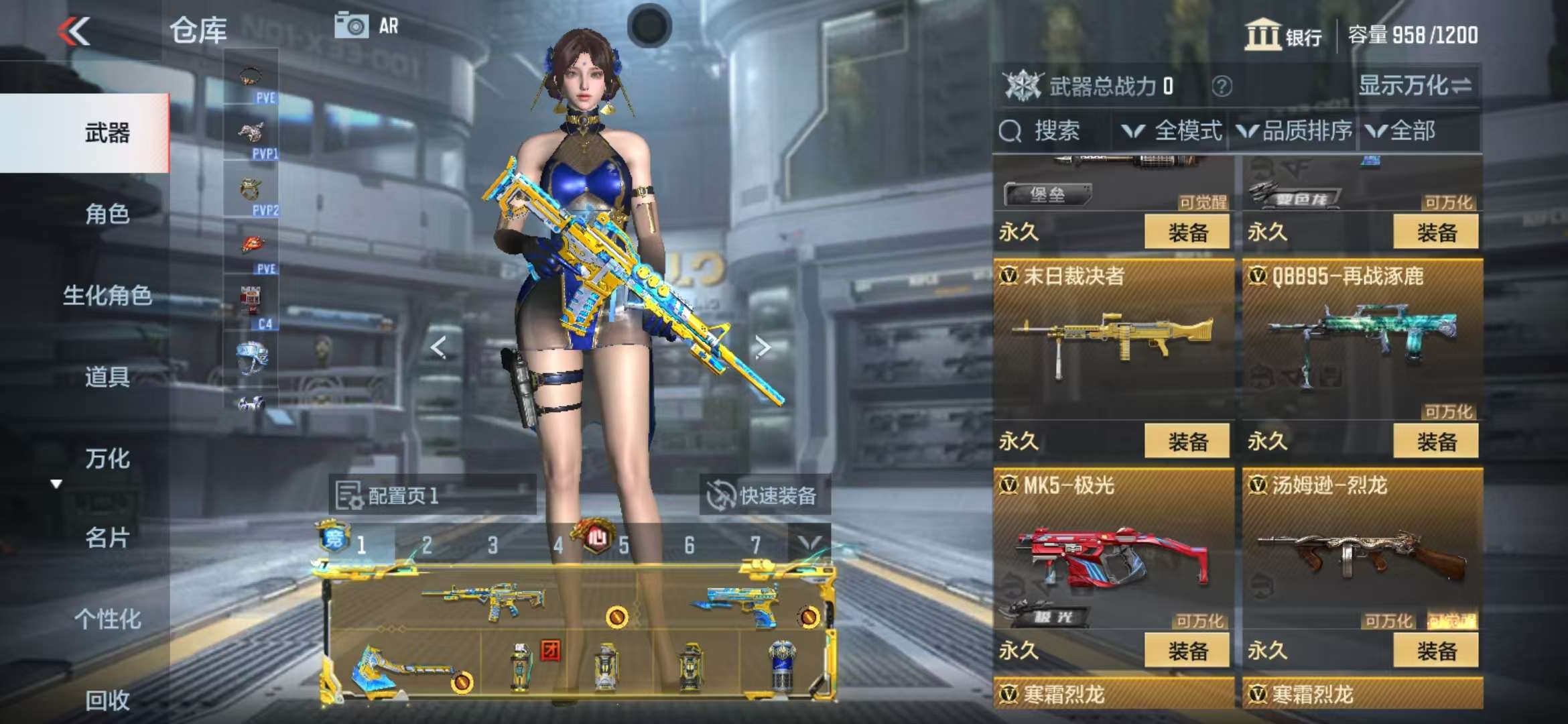Switch to the 角色 character tab
Screen dimensions: 1568x724
[x=107, y=214]
